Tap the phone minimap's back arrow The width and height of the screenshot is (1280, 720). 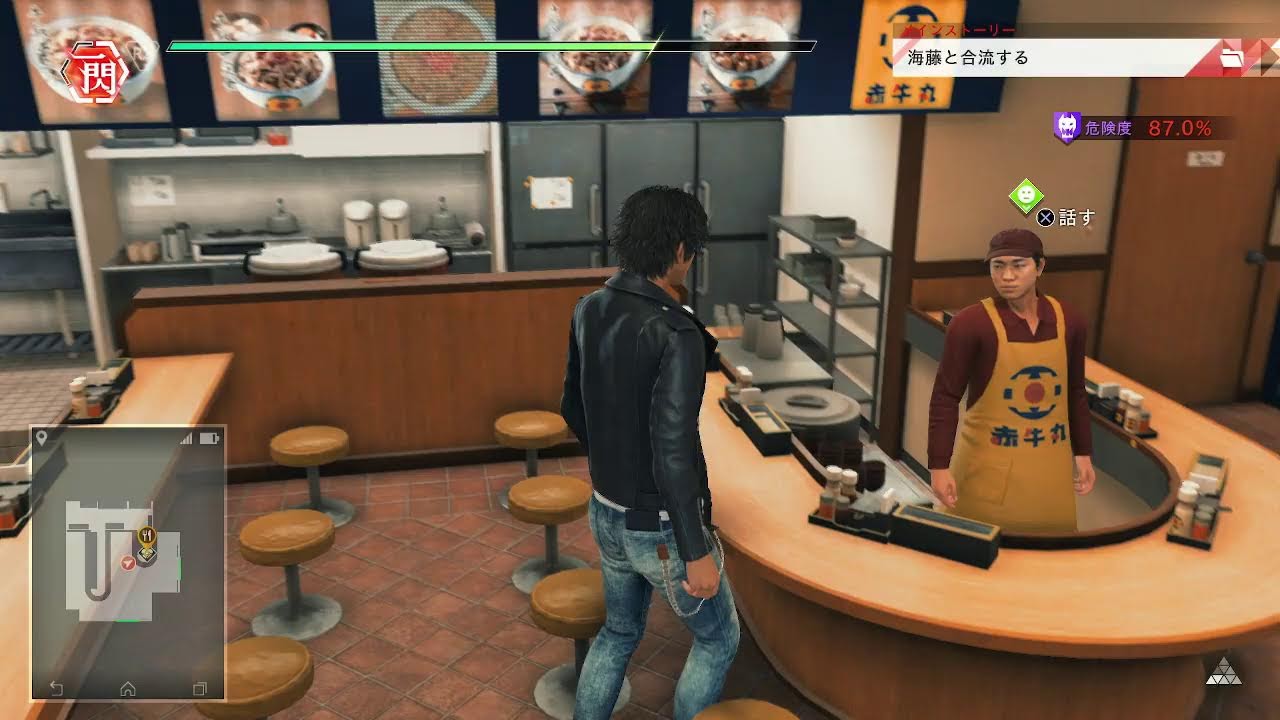click(x=57, y=688)
